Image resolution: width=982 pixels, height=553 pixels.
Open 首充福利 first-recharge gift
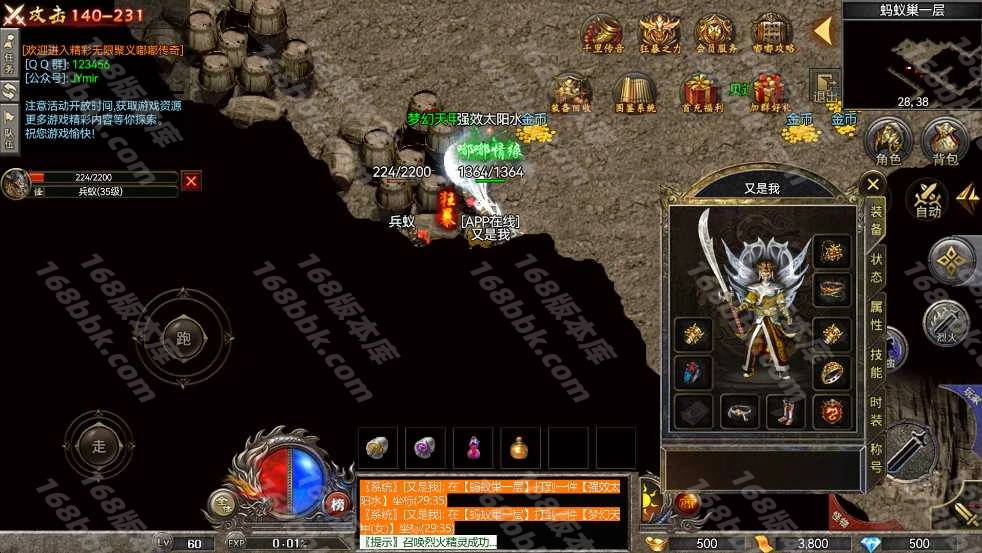point(700,92)
